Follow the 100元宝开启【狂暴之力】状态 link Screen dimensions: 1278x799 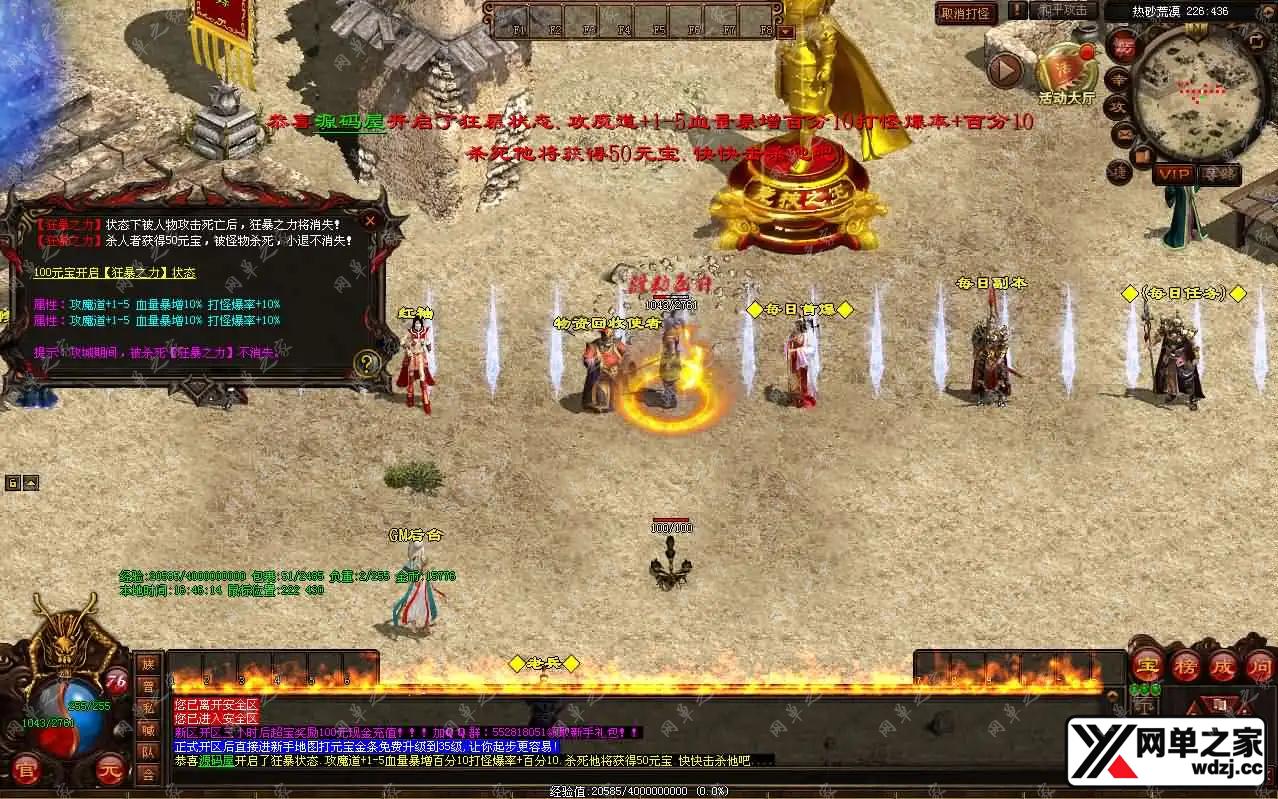(115, 272)
